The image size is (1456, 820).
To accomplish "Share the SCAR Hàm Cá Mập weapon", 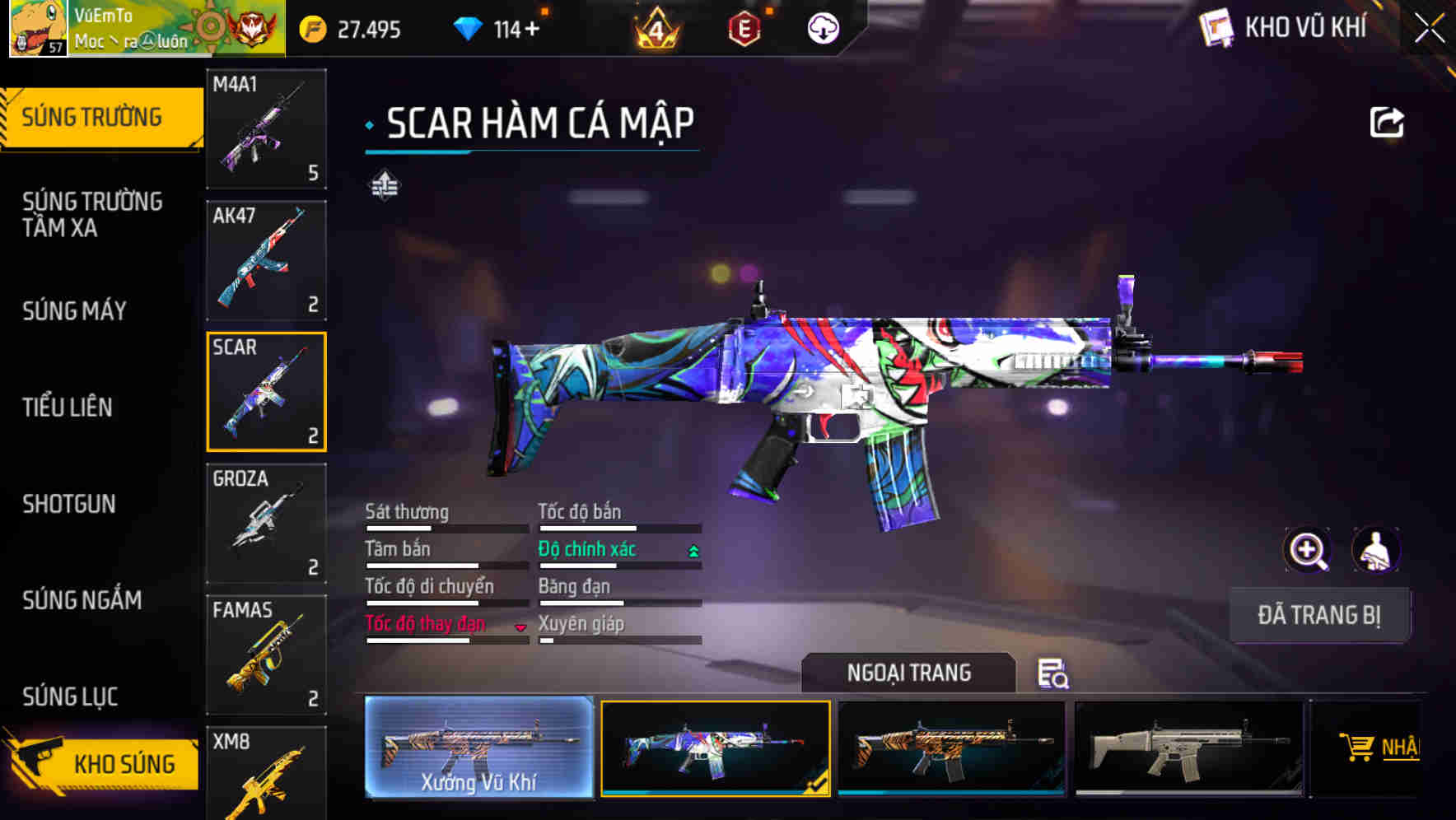I will 1386,122.
